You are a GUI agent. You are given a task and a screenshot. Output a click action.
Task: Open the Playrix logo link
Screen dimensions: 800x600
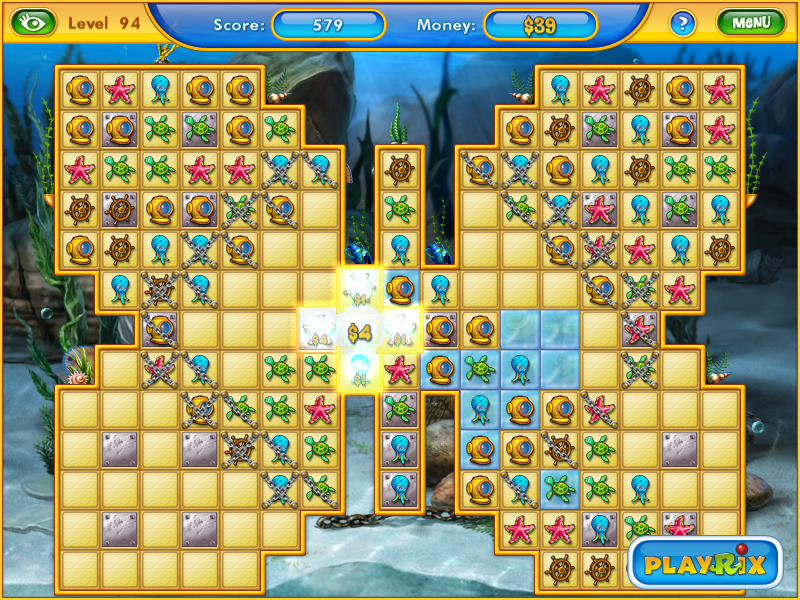pos(706,563)
